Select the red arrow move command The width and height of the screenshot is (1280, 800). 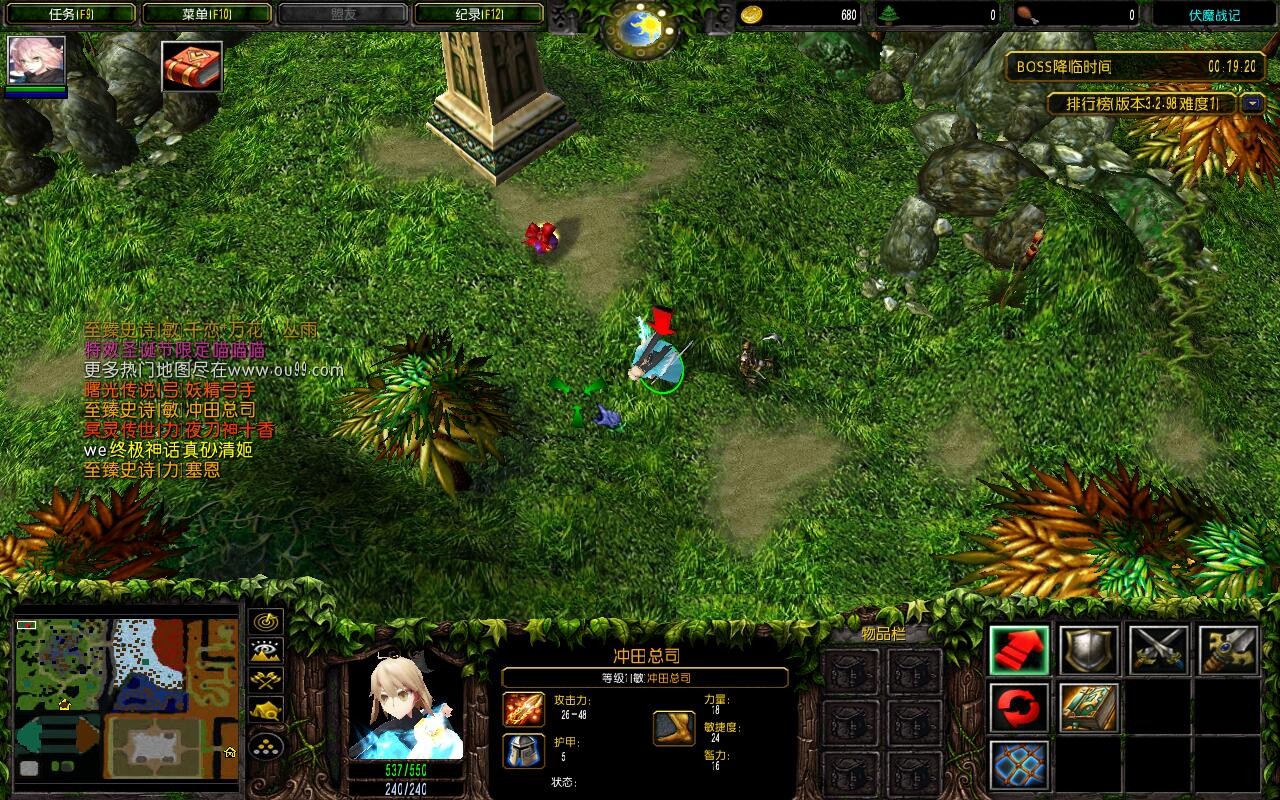(1020, 650)
